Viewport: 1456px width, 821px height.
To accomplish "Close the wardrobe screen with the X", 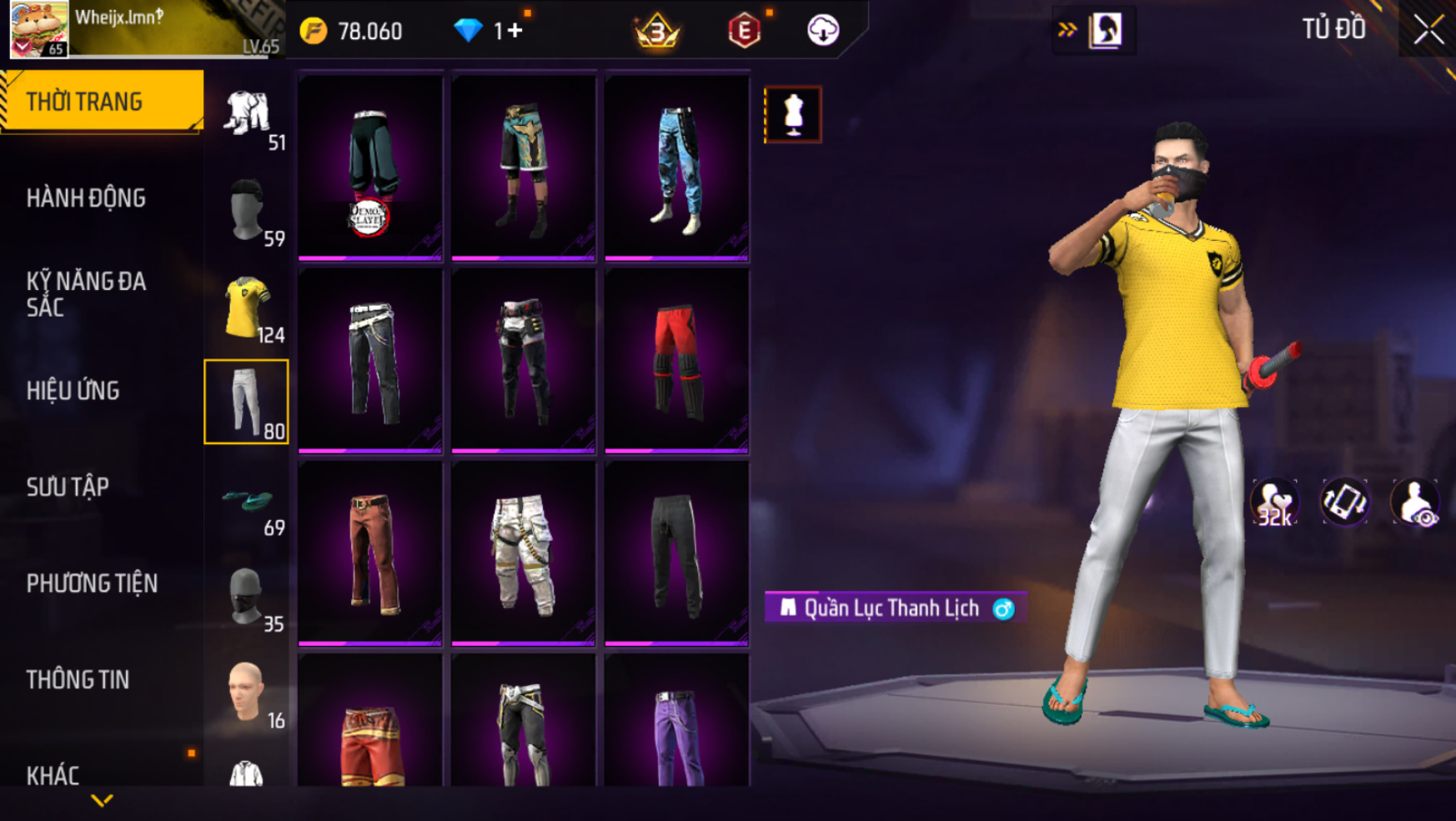I will pyautogui.click(x=1428, y=30).
